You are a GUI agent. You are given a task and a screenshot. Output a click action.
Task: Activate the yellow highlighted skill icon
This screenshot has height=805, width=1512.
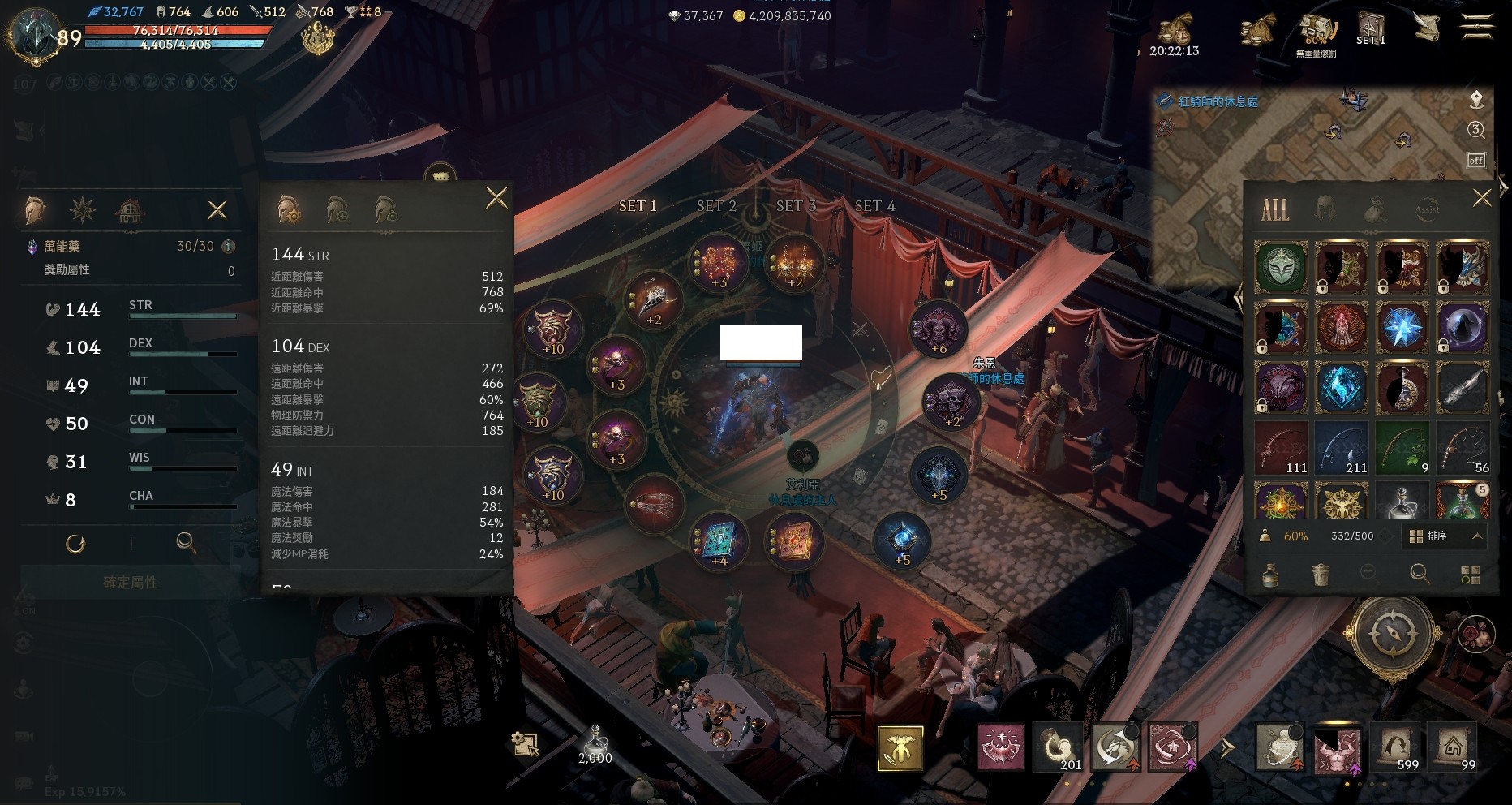[900, 747]
